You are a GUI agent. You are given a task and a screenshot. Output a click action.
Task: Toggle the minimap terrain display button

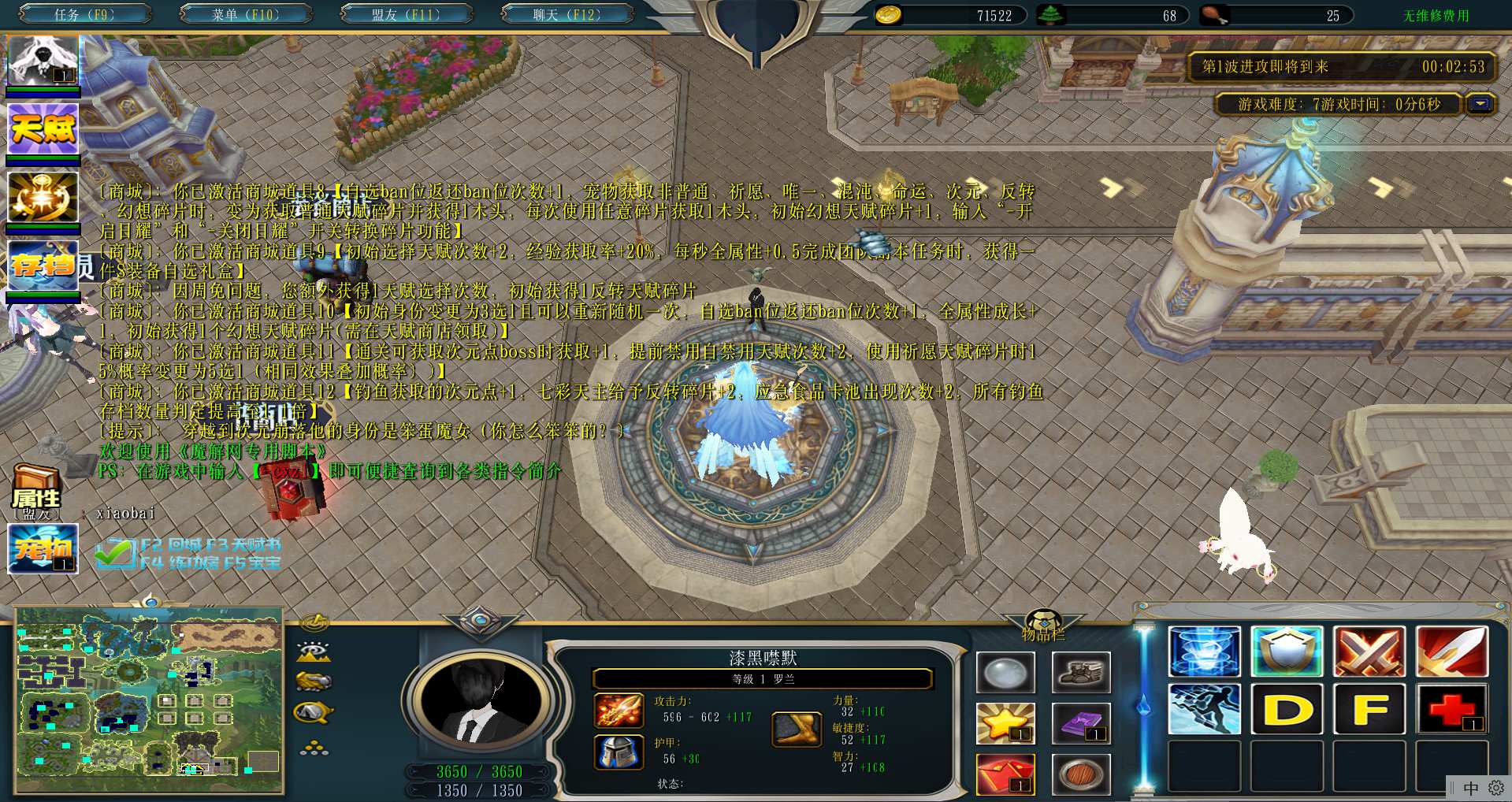click(314, 652)
